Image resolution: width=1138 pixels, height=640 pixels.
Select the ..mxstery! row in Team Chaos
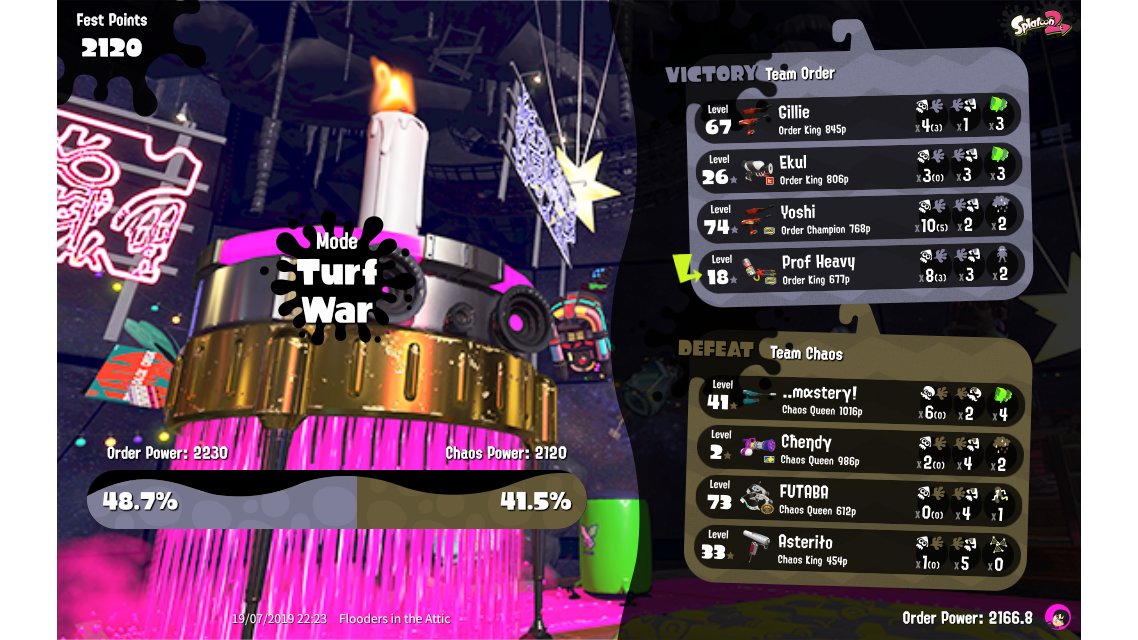point(858,400)
